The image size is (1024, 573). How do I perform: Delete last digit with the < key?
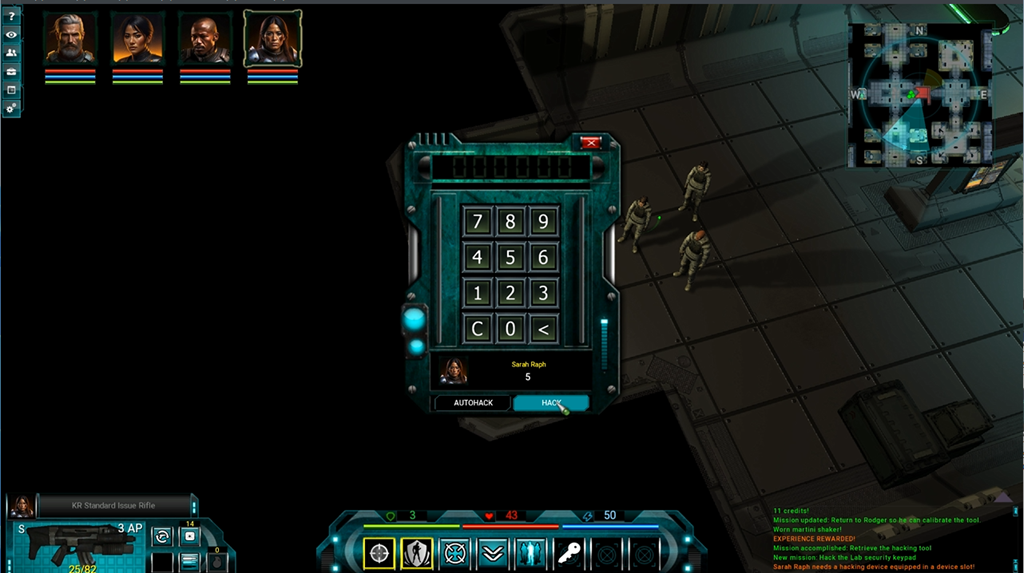543,328
